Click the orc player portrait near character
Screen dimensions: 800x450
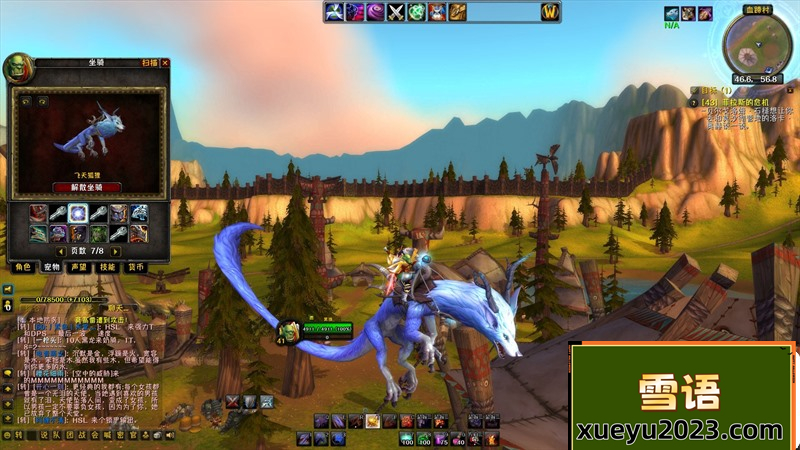(x=287, y=330)
